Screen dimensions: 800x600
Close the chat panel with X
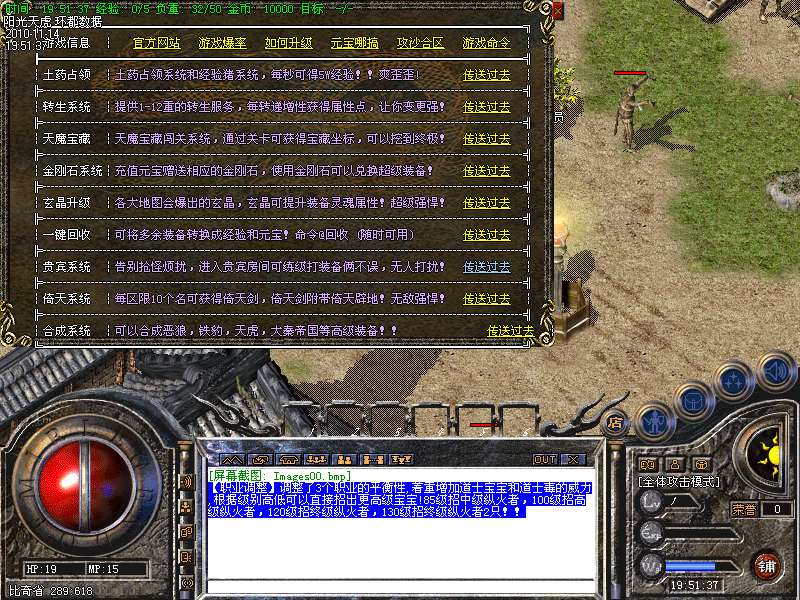point(572,459)
